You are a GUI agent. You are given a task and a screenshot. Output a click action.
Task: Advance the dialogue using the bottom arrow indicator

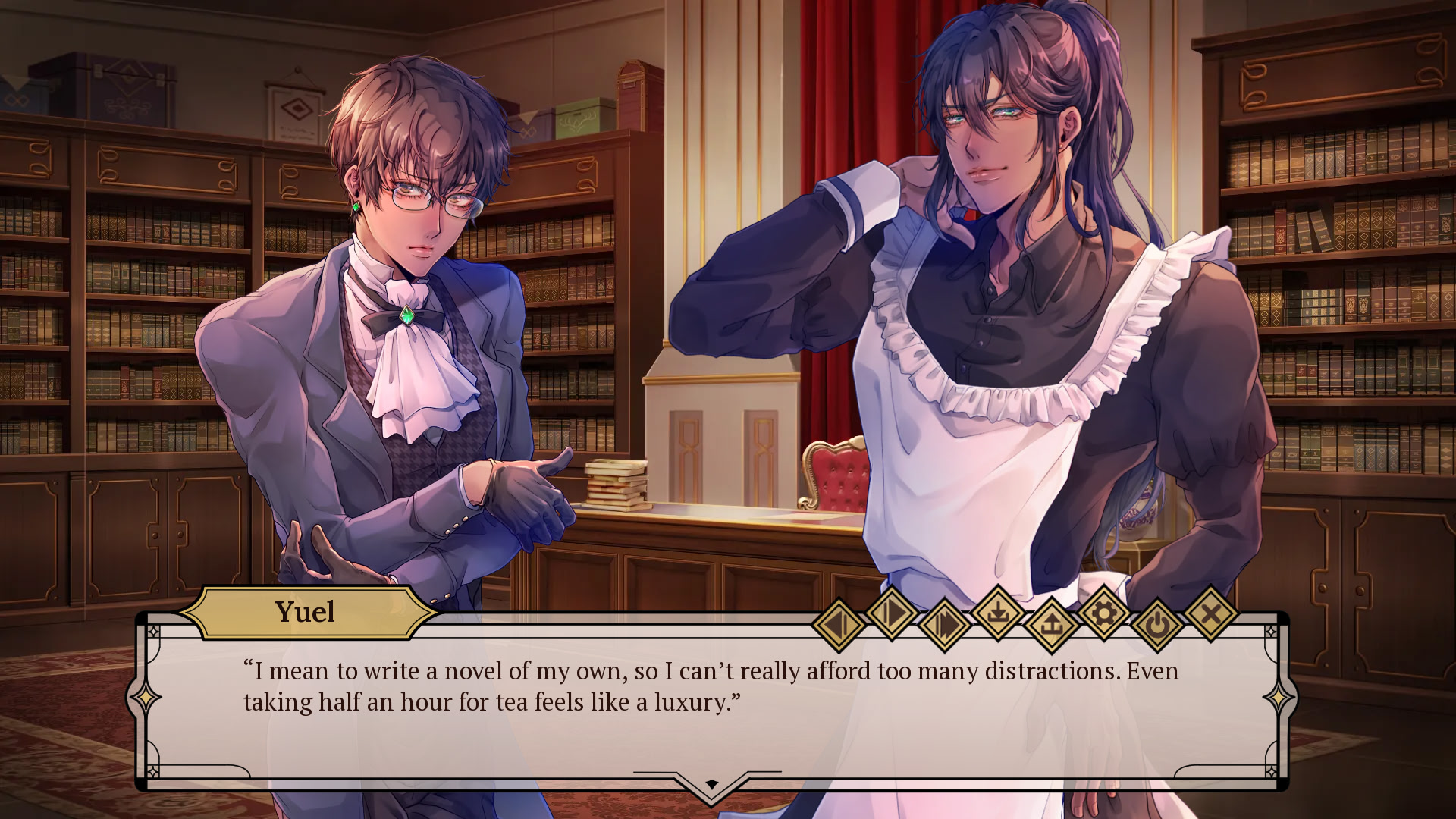[711, 784]
